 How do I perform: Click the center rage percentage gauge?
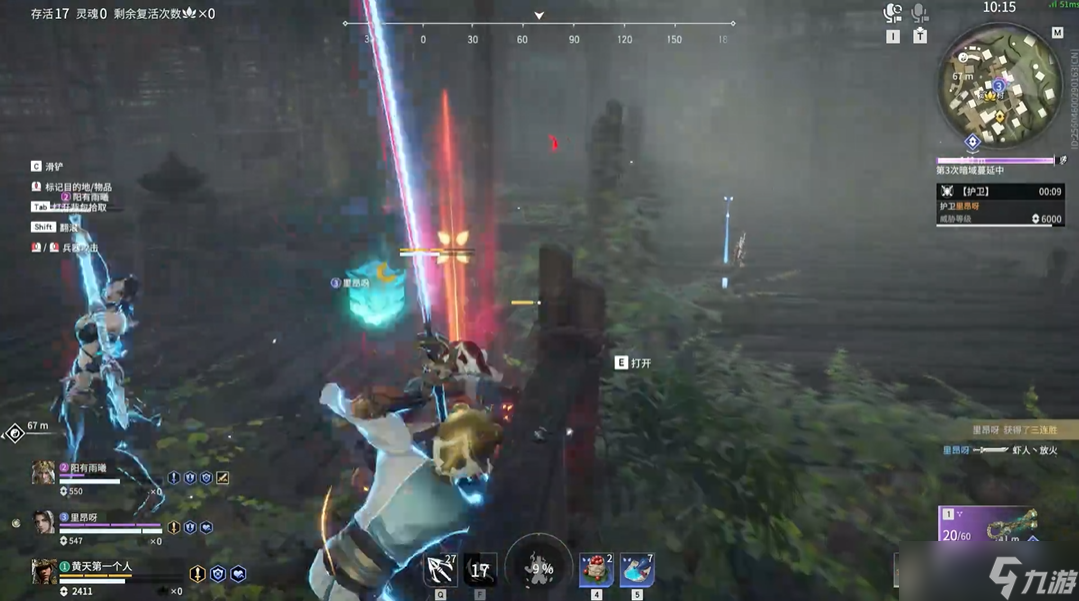pyautogui.click(x=539, y=568)
